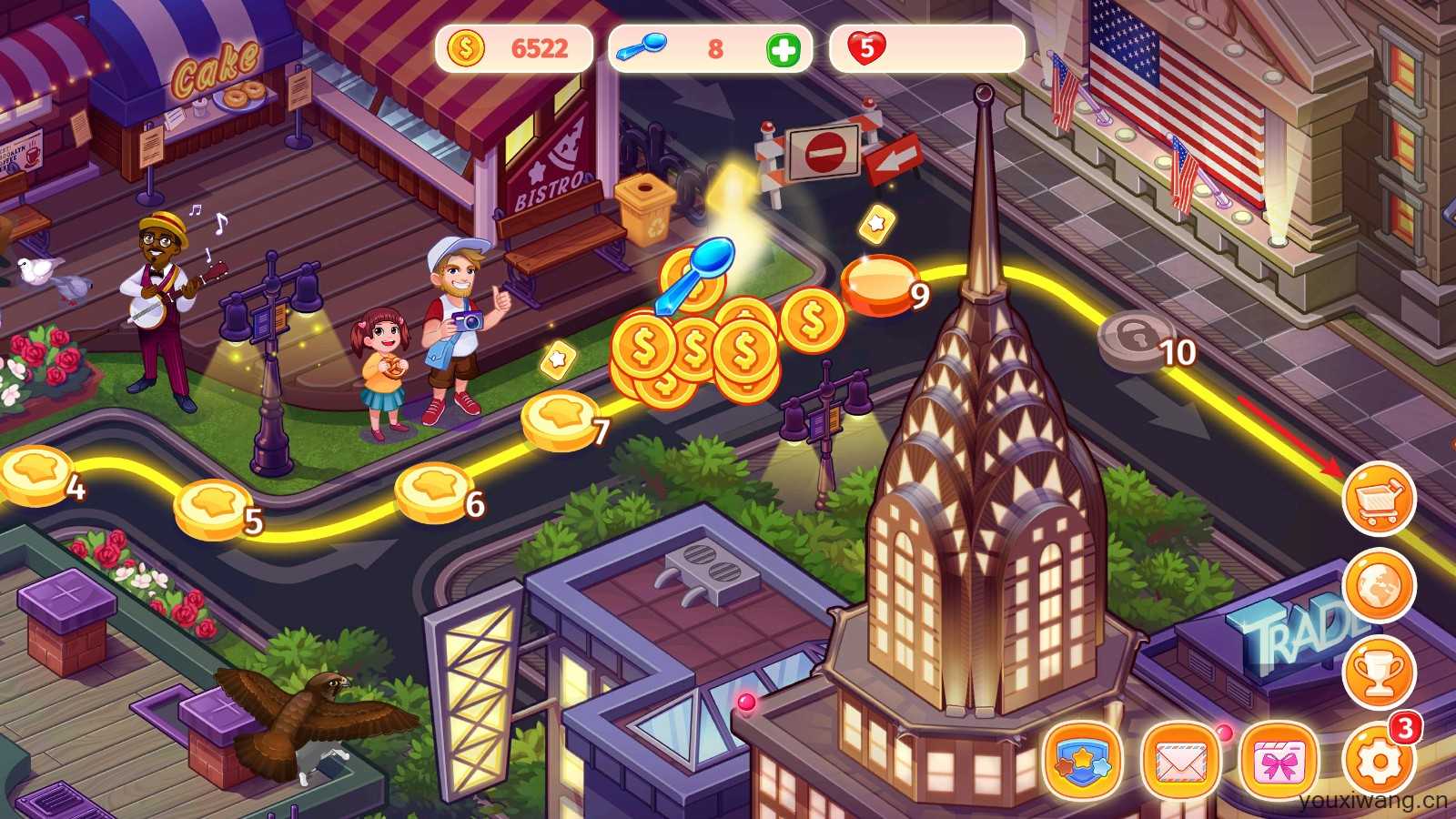Open the gear settings menu
The height and width of the screenshot is (819, 1456).
tap(1378, 761)
